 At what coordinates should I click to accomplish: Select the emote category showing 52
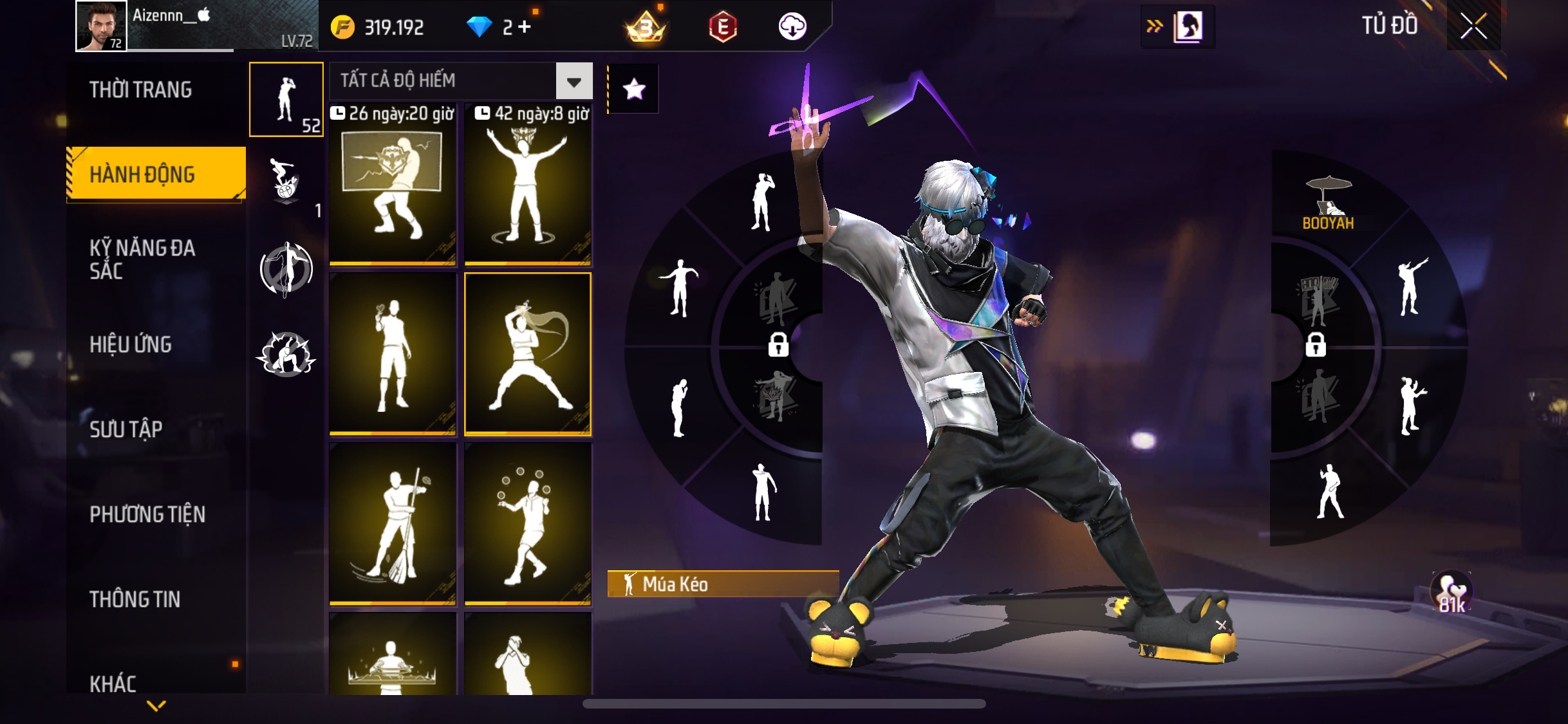click(x=286, y=100)
